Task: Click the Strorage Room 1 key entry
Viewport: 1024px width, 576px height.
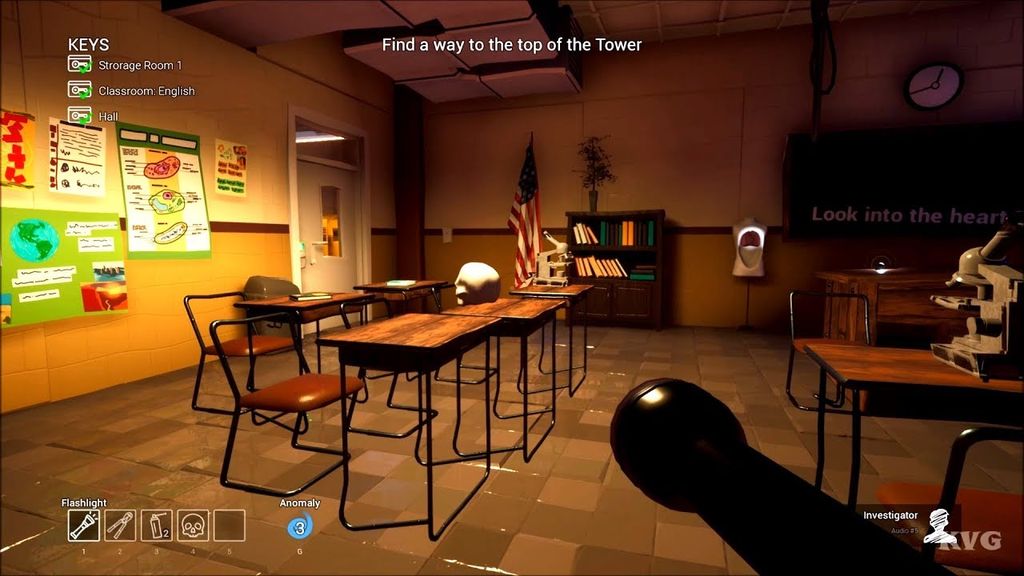Action: point(139,65)
